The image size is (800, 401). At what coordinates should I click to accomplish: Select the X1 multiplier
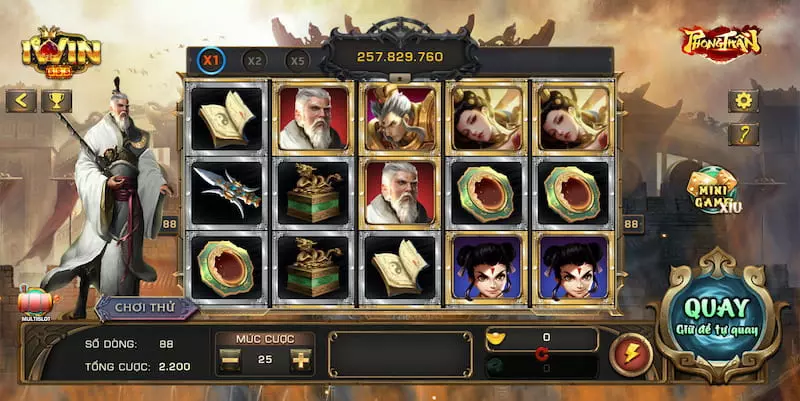(x=211, y=60)
